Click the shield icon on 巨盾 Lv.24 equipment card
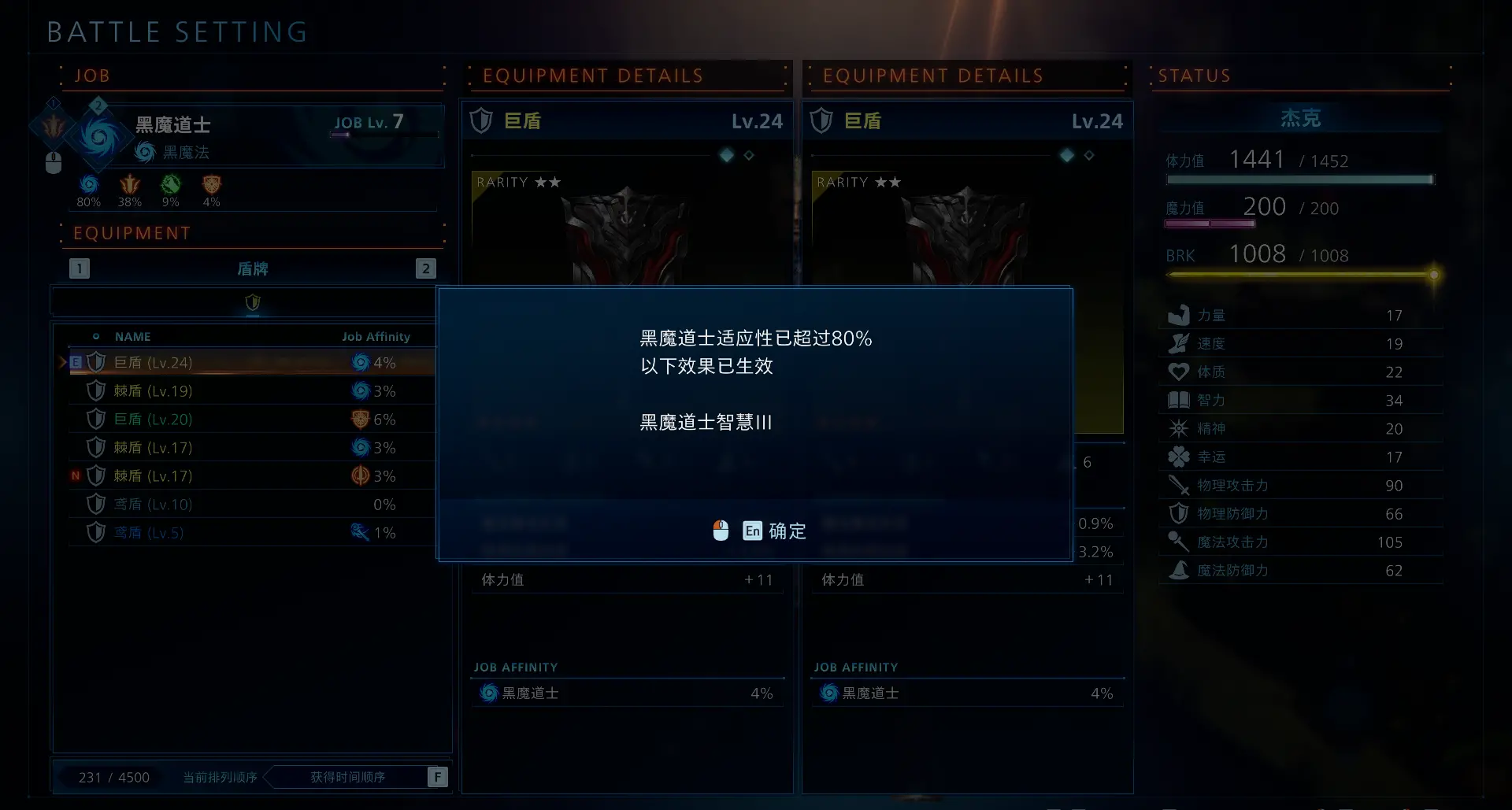 [x=481, y=120]
